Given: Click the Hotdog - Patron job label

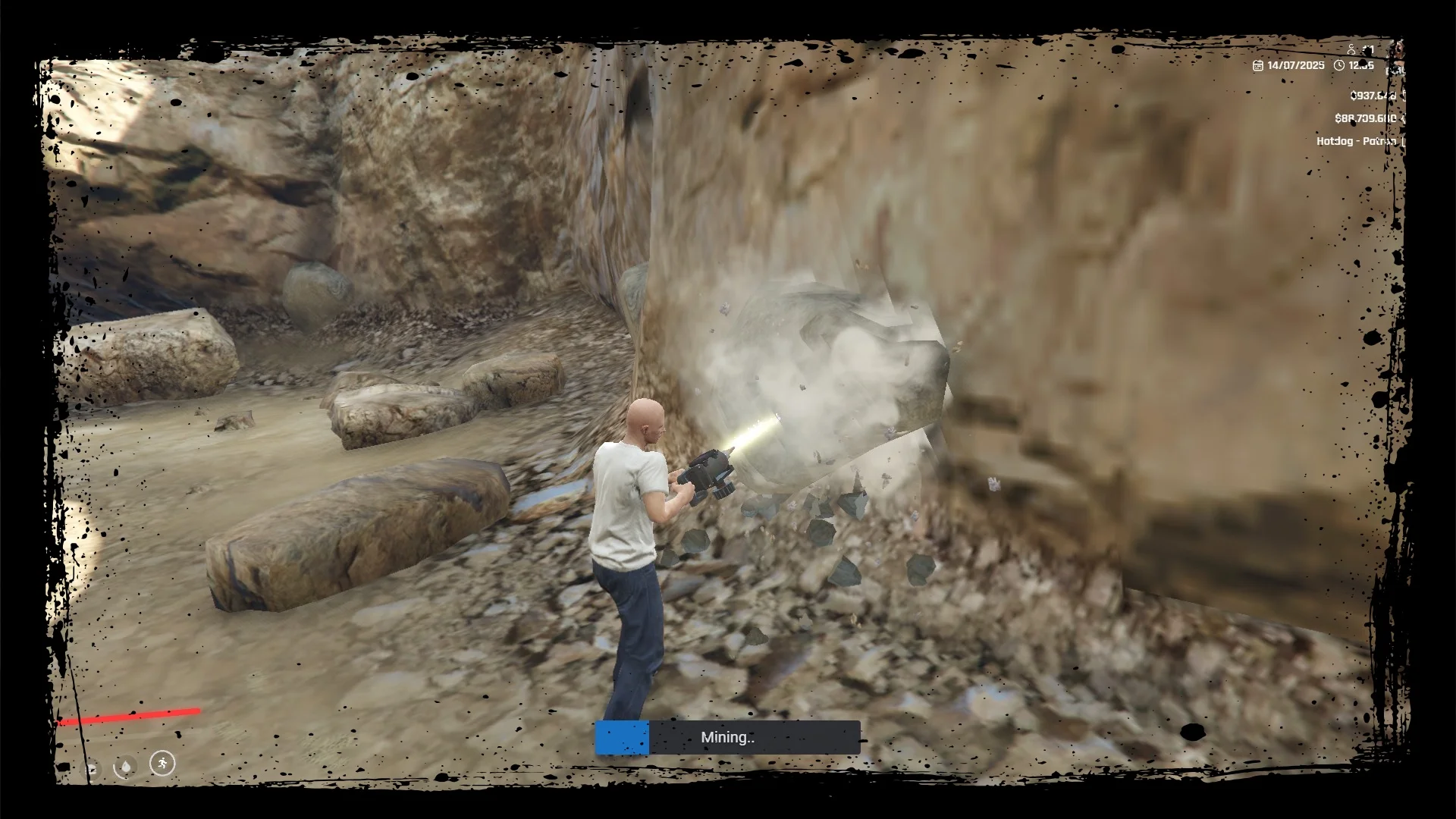Looking at the screenshot, I should 1356,141.
